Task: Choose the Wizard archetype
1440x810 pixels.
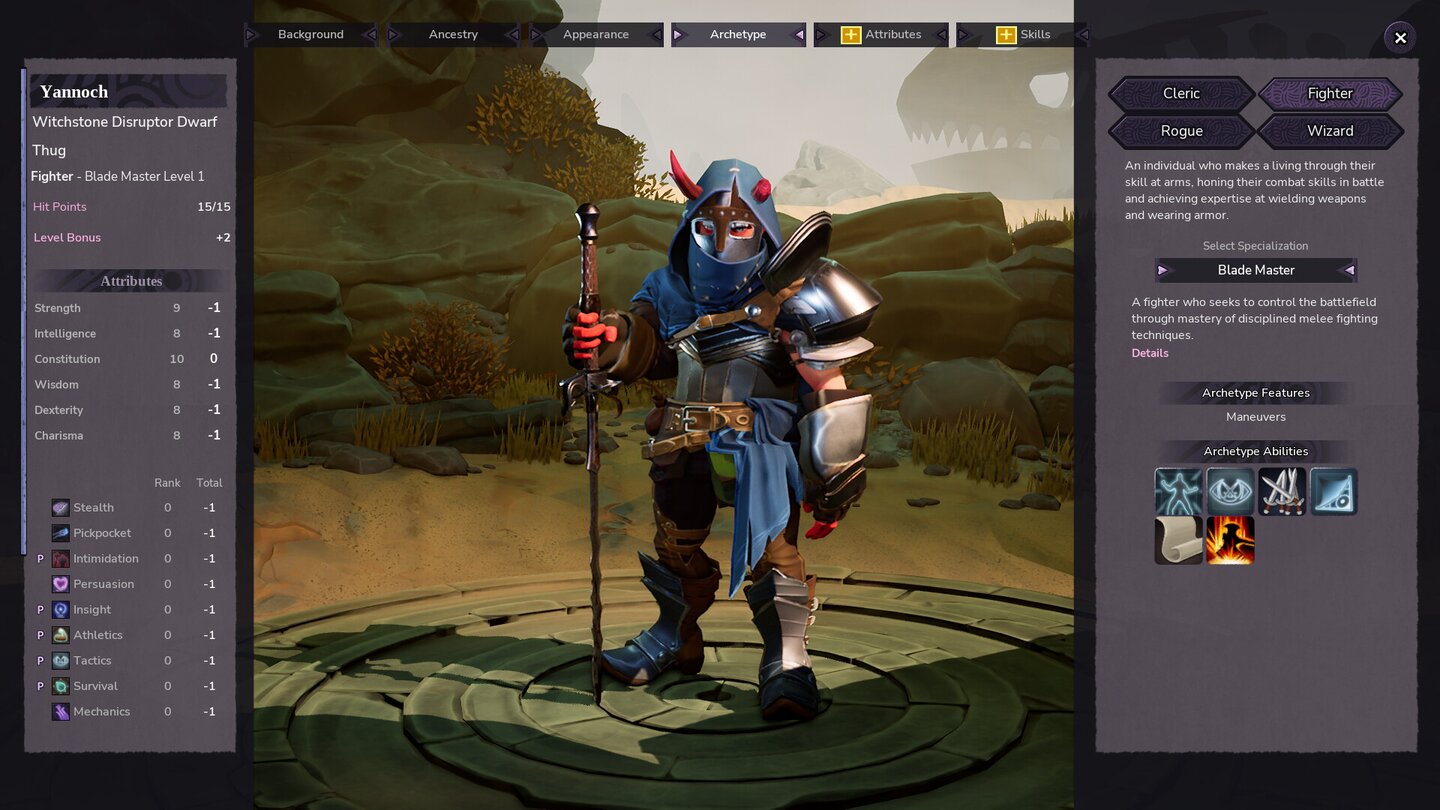Action: point(1330,131)
